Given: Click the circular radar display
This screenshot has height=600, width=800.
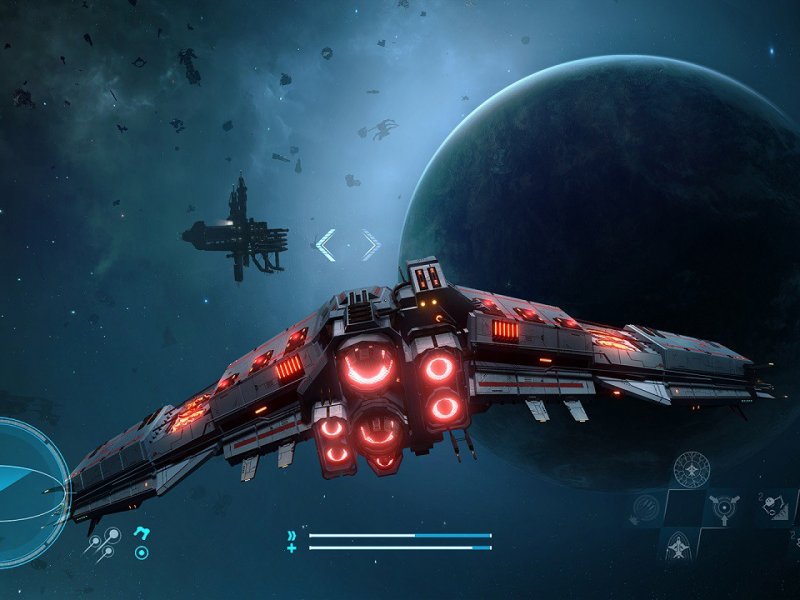Looking at the screenshot, I should point(28,478).
